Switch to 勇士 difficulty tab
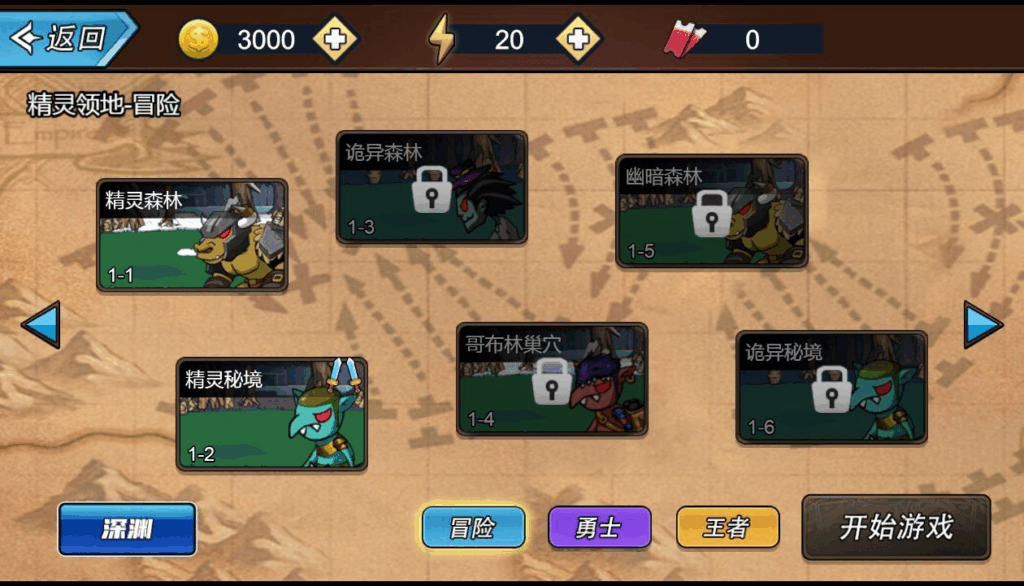1024x586 pixels. [x=599, y=527]
